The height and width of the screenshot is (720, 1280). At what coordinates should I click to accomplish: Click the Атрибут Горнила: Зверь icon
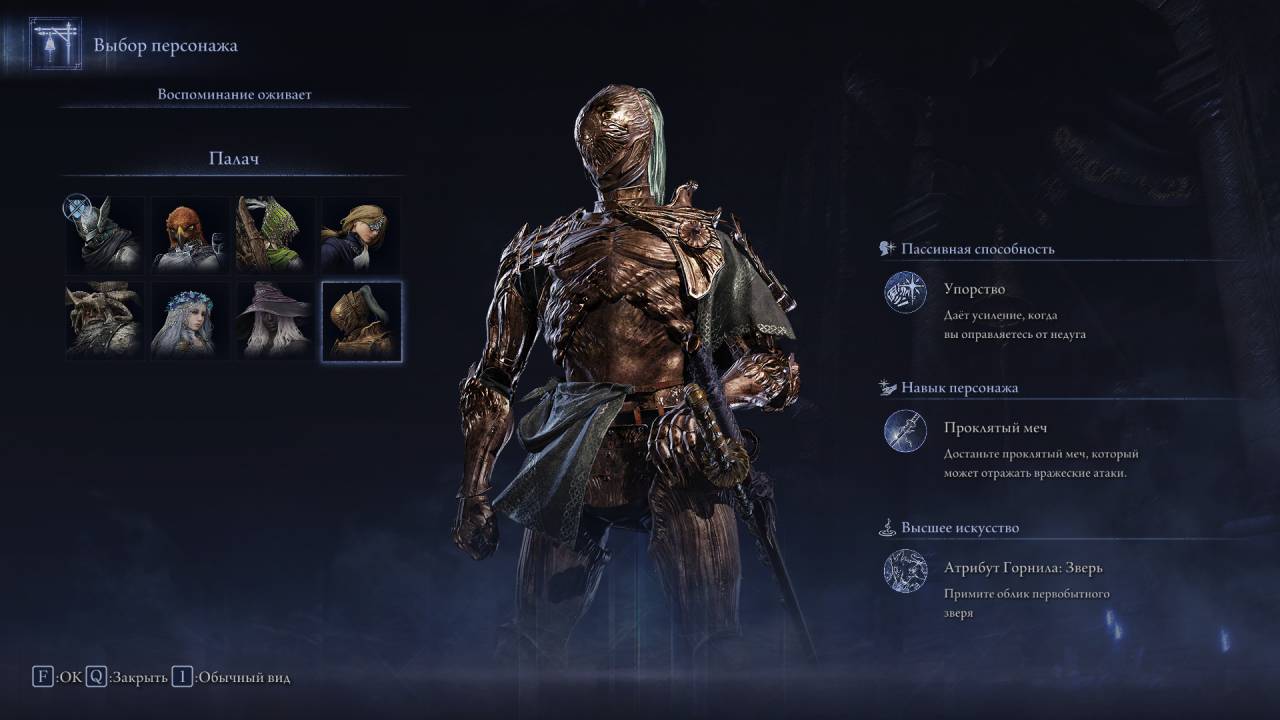click(x=905, y=571)
